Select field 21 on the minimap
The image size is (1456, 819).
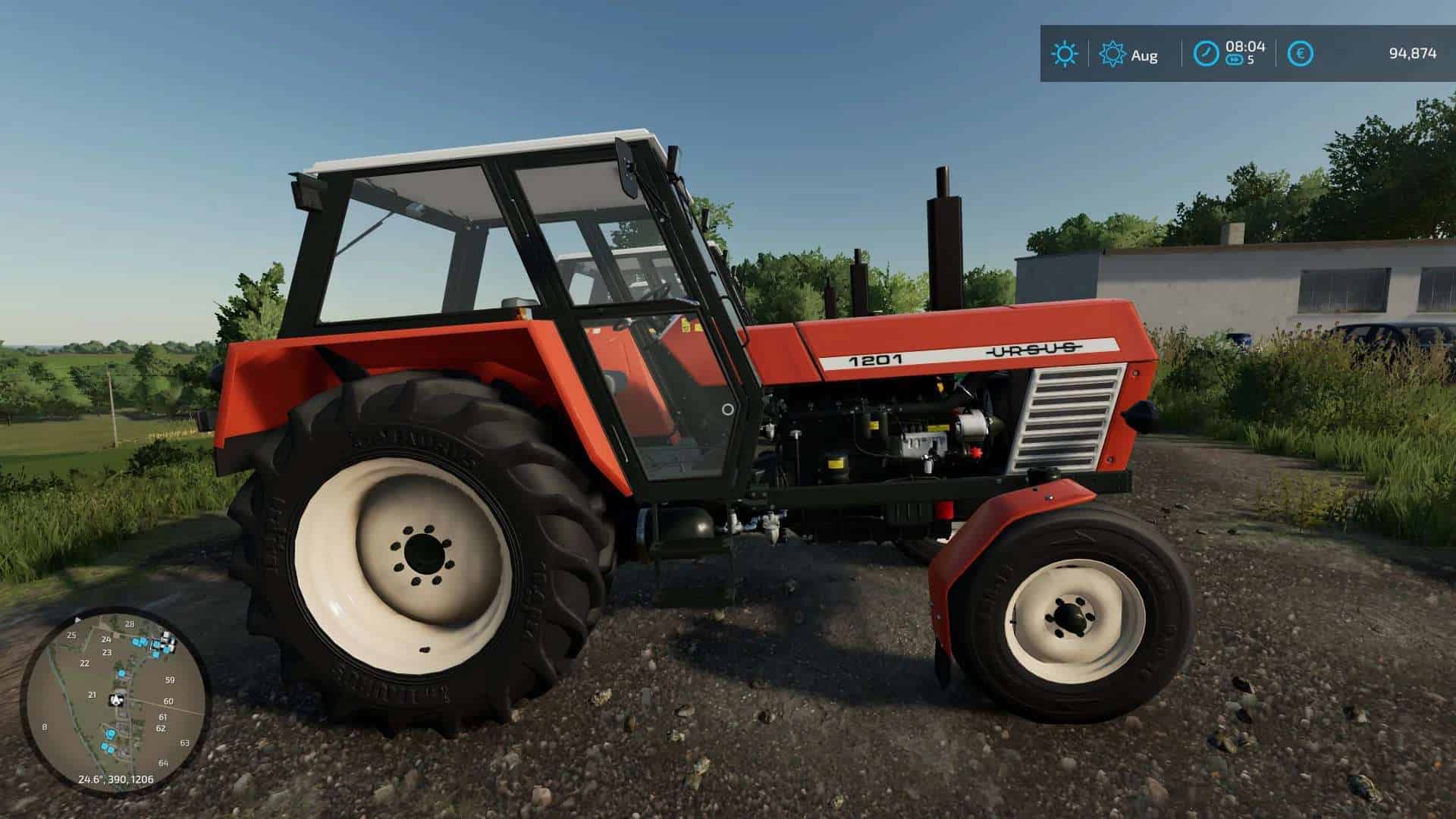93,695
